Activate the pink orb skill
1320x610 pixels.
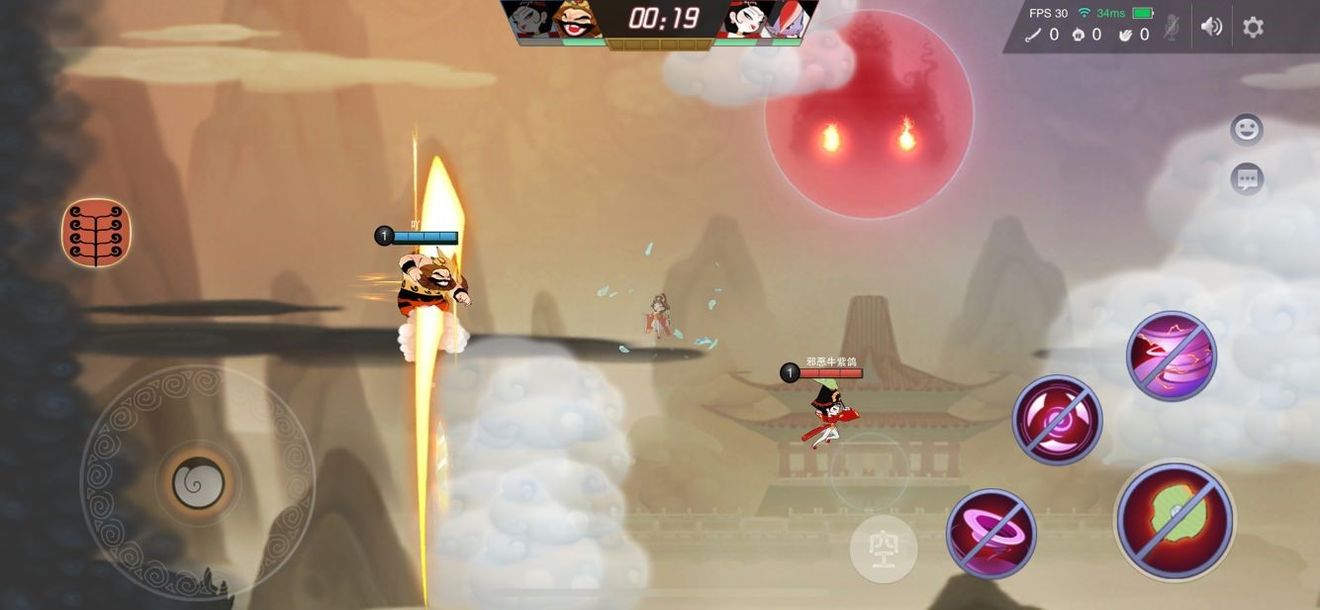pyautogui.click(x=1057, y=420)
